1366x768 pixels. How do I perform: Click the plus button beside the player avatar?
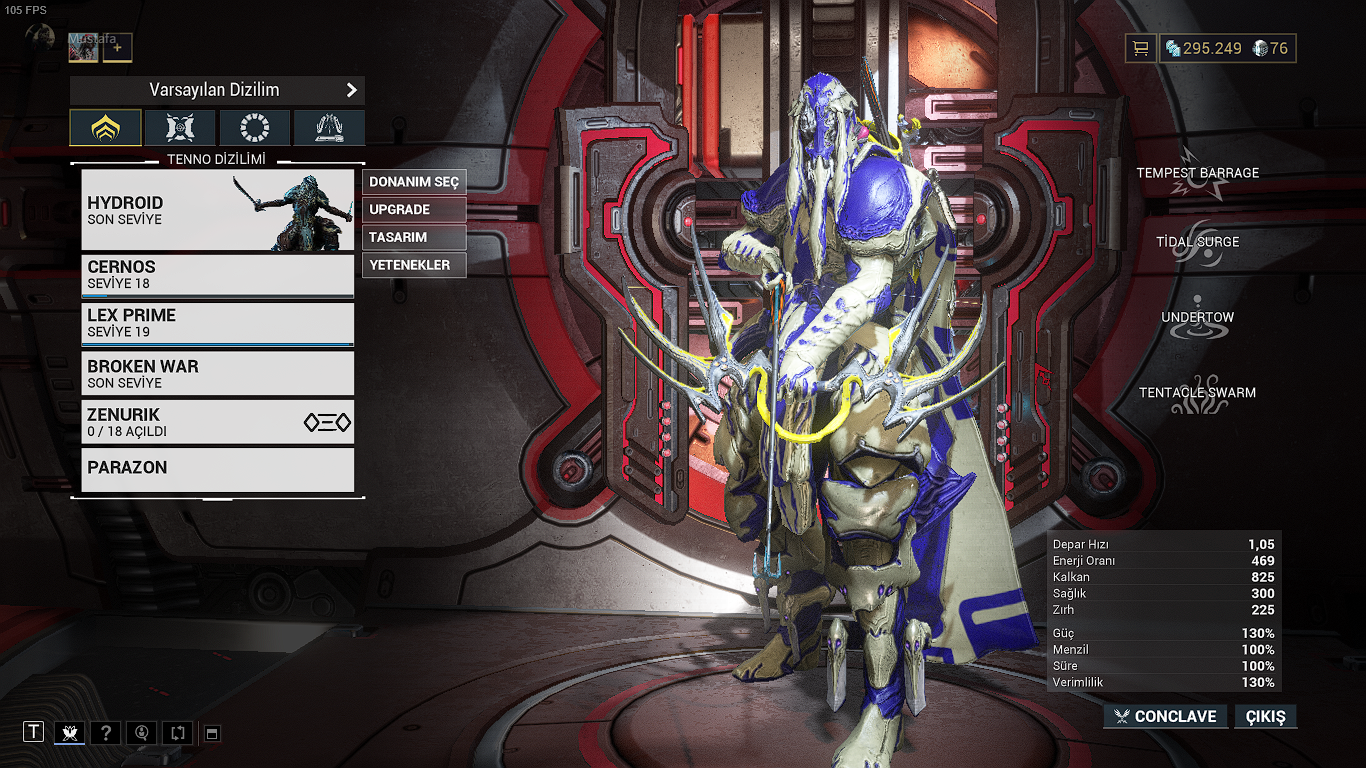(117, 47)
